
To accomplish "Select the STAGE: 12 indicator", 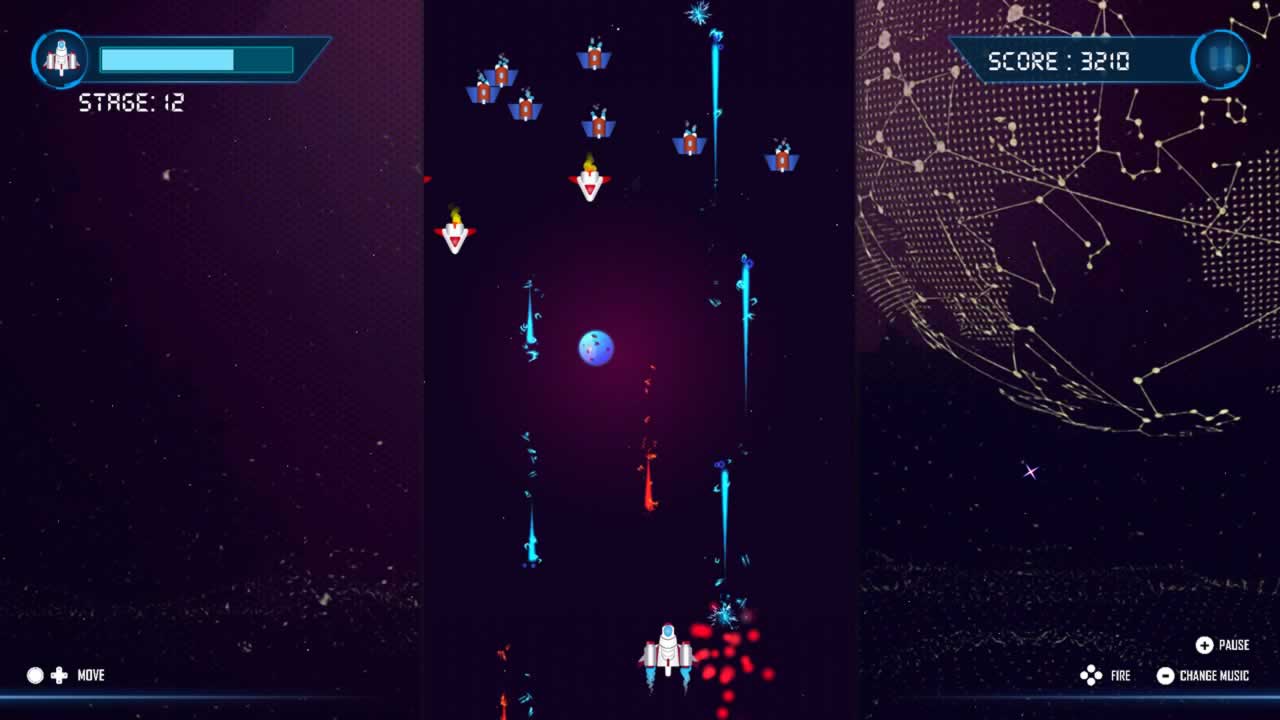I will click(x=131, y=100).
